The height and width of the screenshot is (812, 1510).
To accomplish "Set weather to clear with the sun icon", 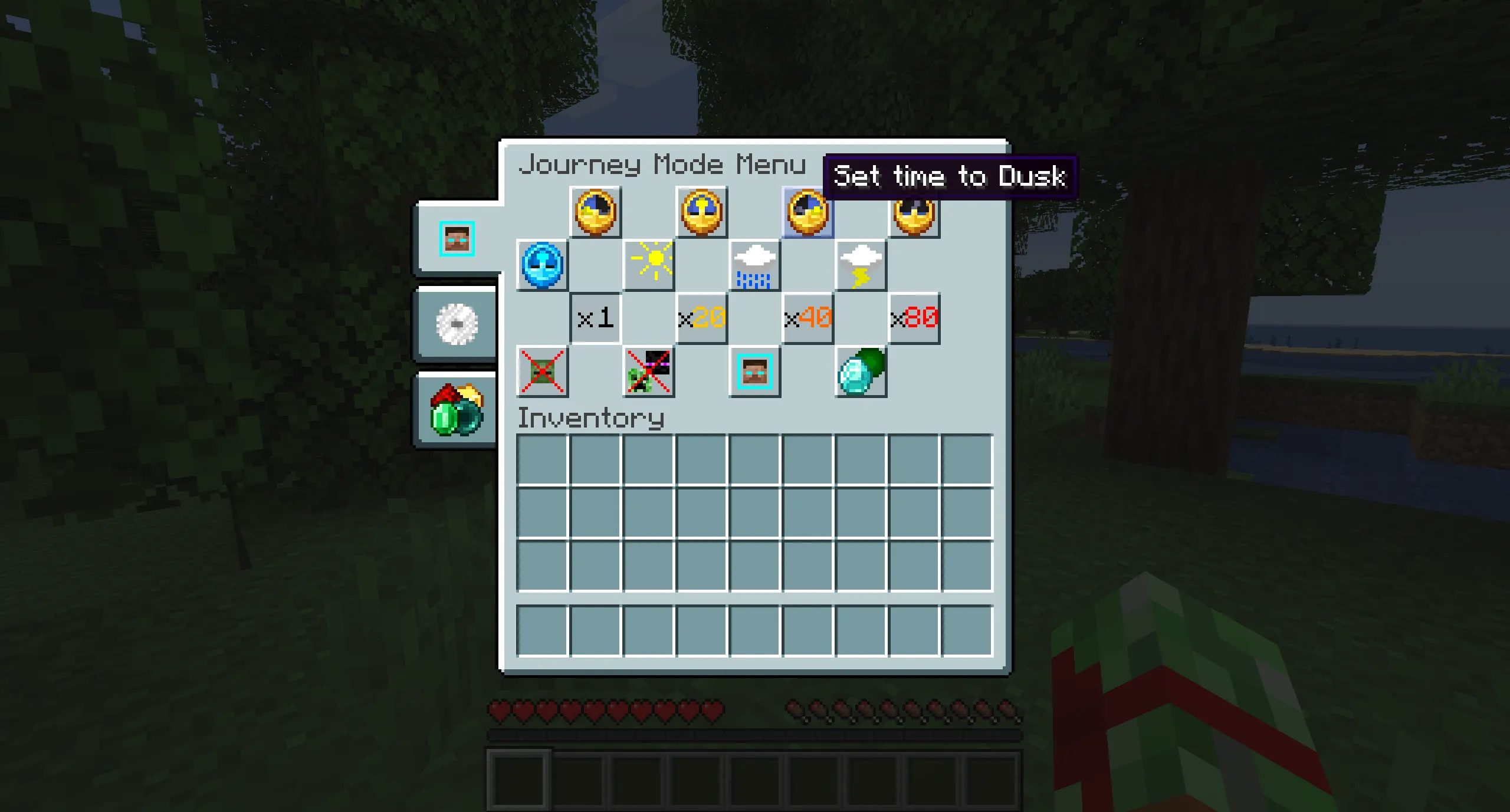I will tap(649, 265).
